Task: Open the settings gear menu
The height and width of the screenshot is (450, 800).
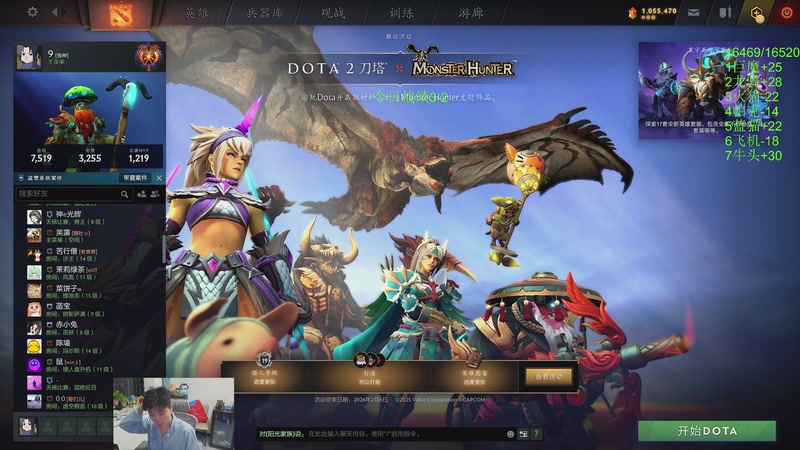Action: [32, 12]
